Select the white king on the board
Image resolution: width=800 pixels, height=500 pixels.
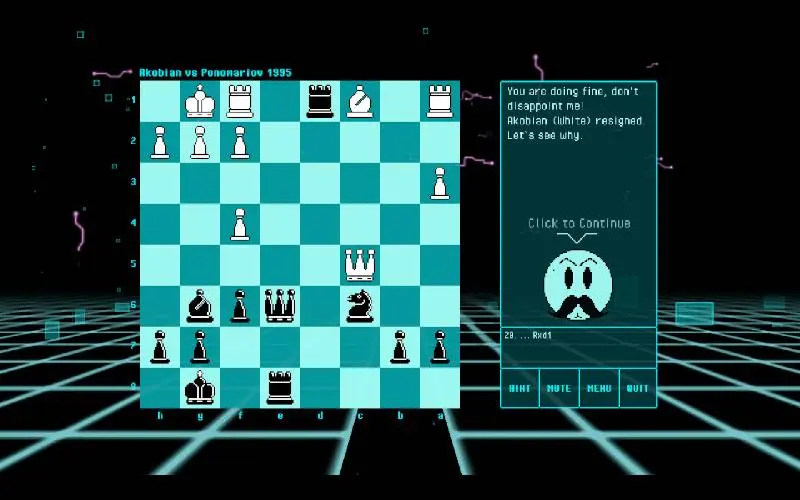(x=200, y=101)
